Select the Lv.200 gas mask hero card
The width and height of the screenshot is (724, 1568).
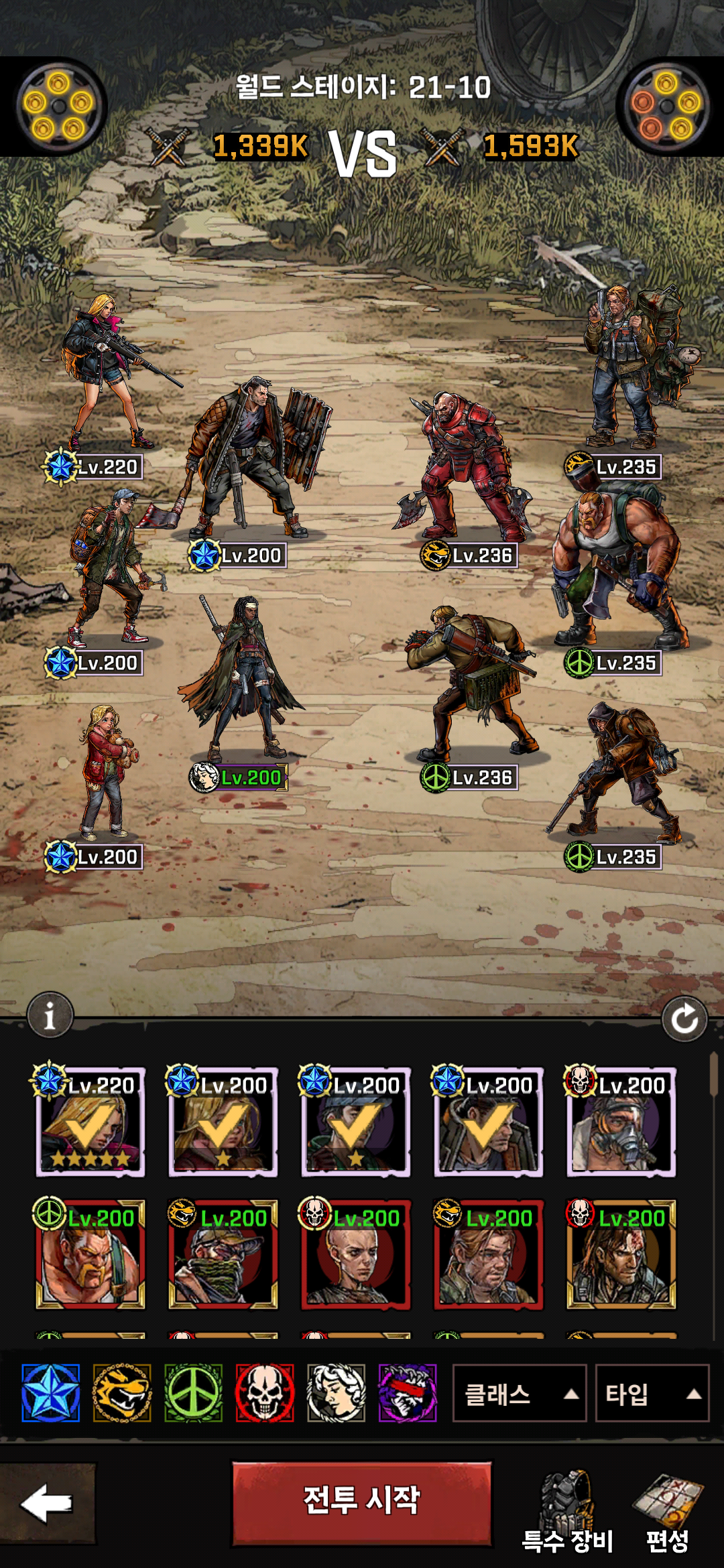click(621, 1122)
